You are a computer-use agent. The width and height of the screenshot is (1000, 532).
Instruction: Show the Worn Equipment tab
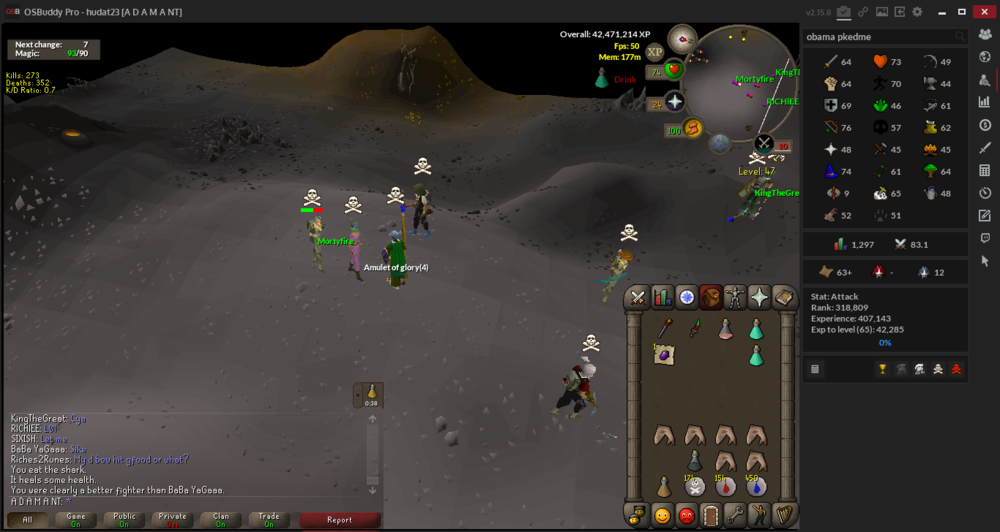point(736,297)
